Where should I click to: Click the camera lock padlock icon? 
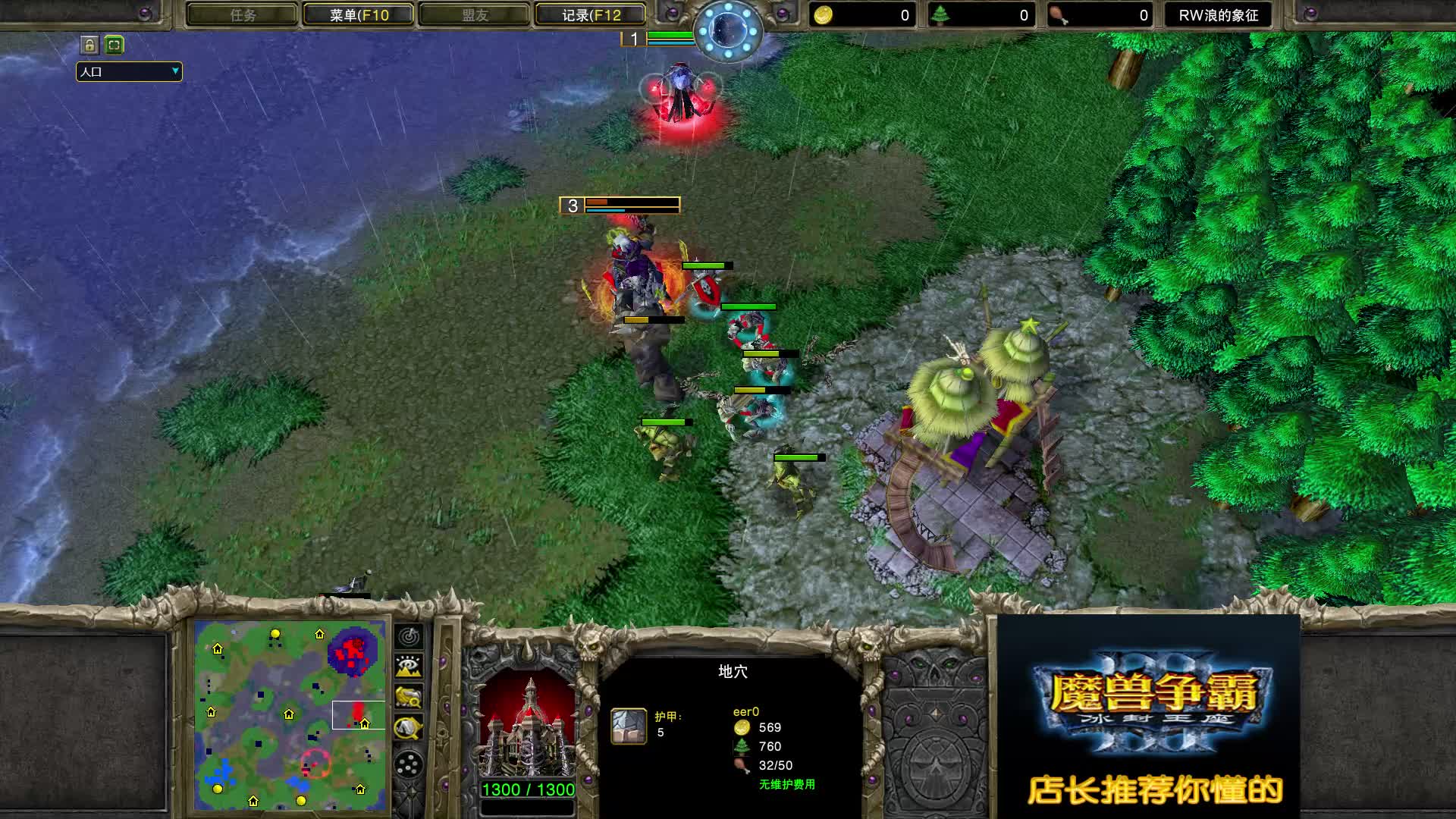[89, 45]
